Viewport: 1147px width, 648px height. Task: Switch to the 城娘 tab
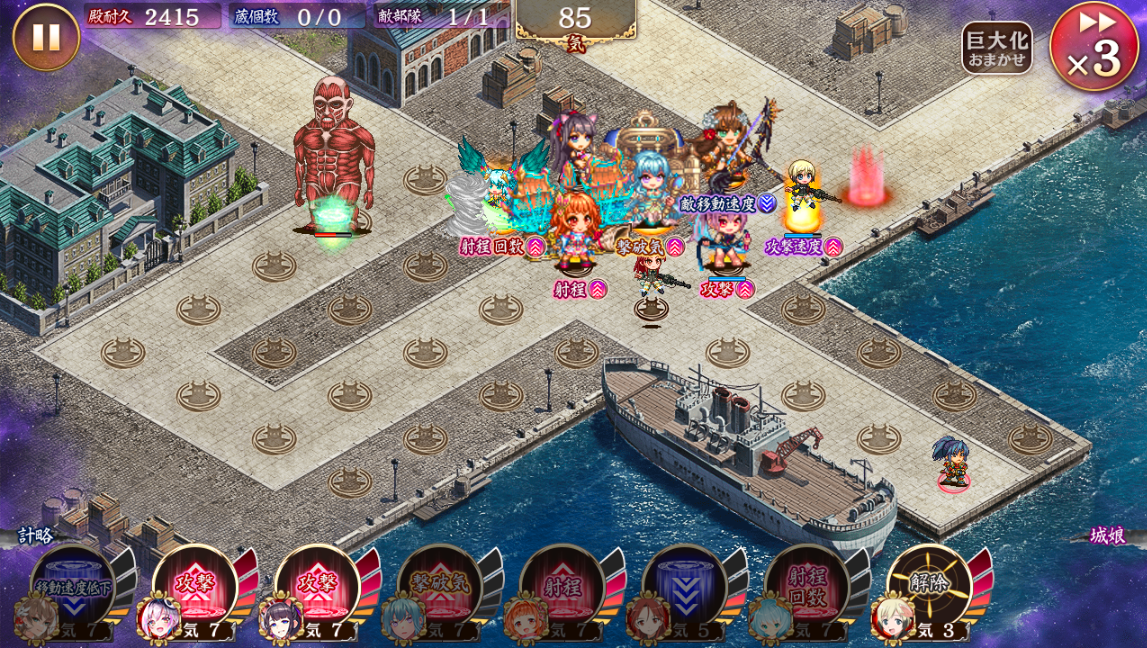click(1108, 535)
